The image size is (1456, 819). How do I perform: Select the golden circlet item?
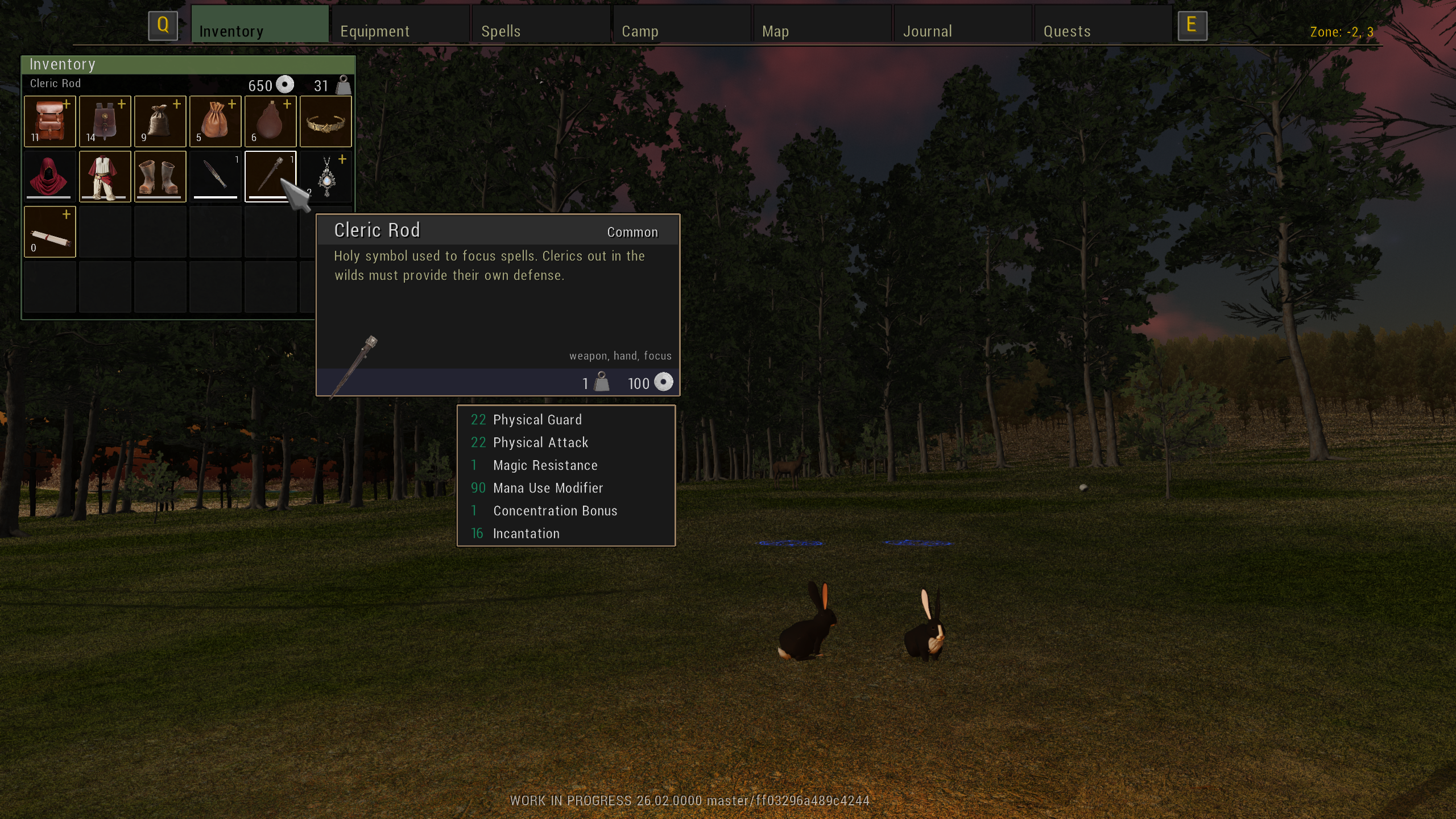[x=326, y=121]
